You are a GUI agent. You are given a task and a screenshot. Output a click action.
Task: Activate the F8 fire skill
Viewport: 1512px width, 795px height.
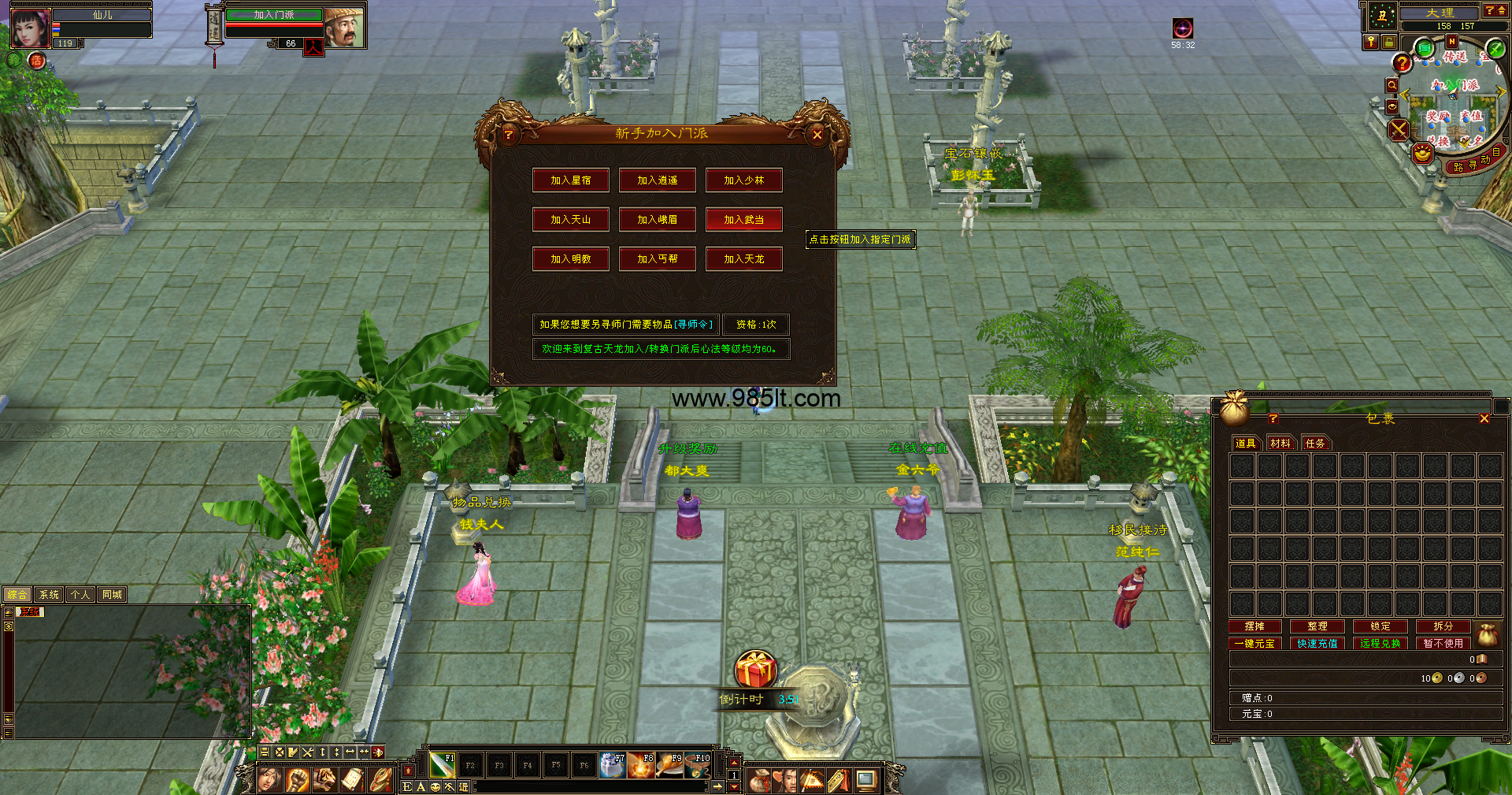tap(641, 764)
